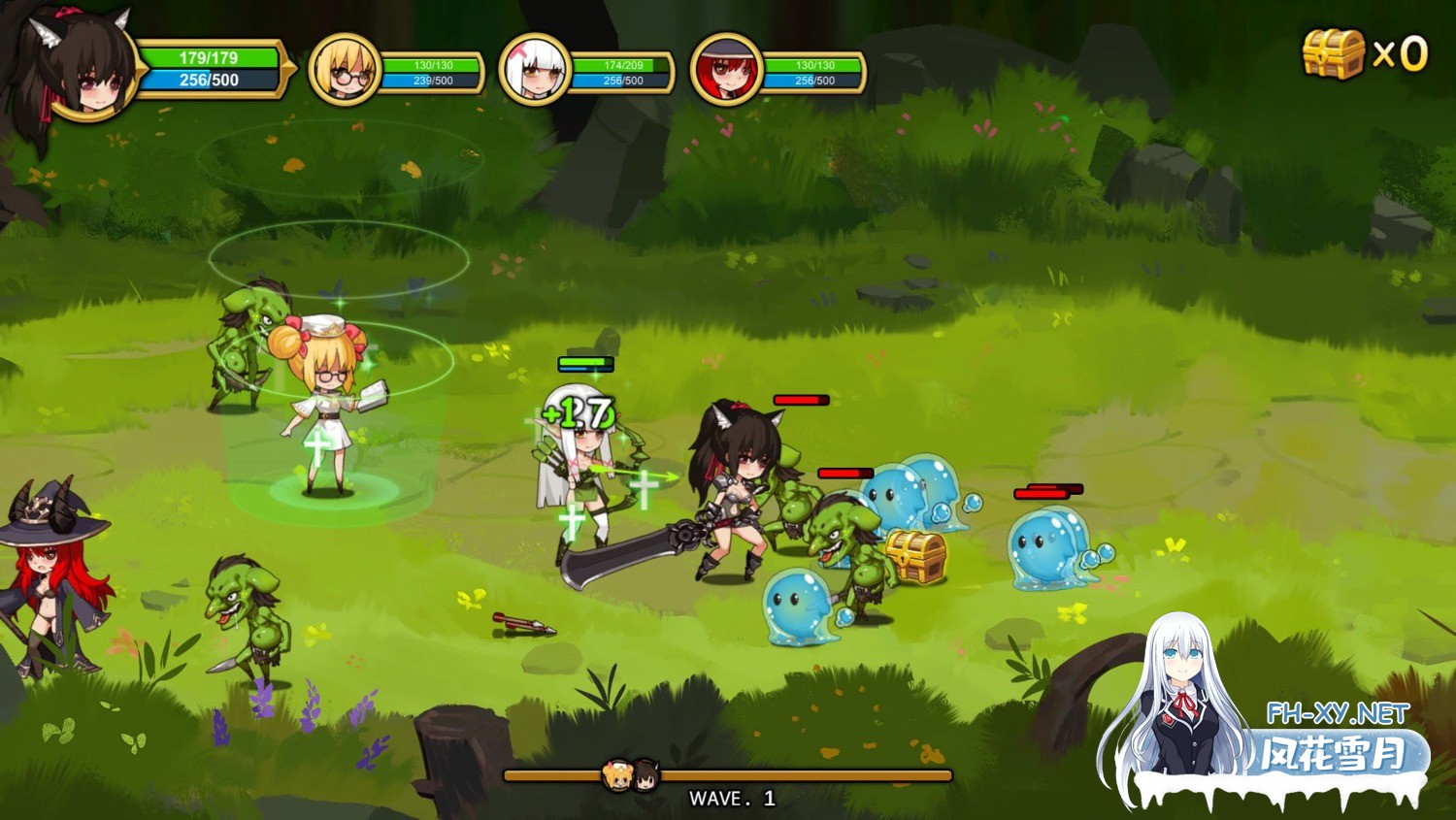Pick the red-haired witch's portrait
This screenshot has width=1456, height=820.
(x=725, y=70)
